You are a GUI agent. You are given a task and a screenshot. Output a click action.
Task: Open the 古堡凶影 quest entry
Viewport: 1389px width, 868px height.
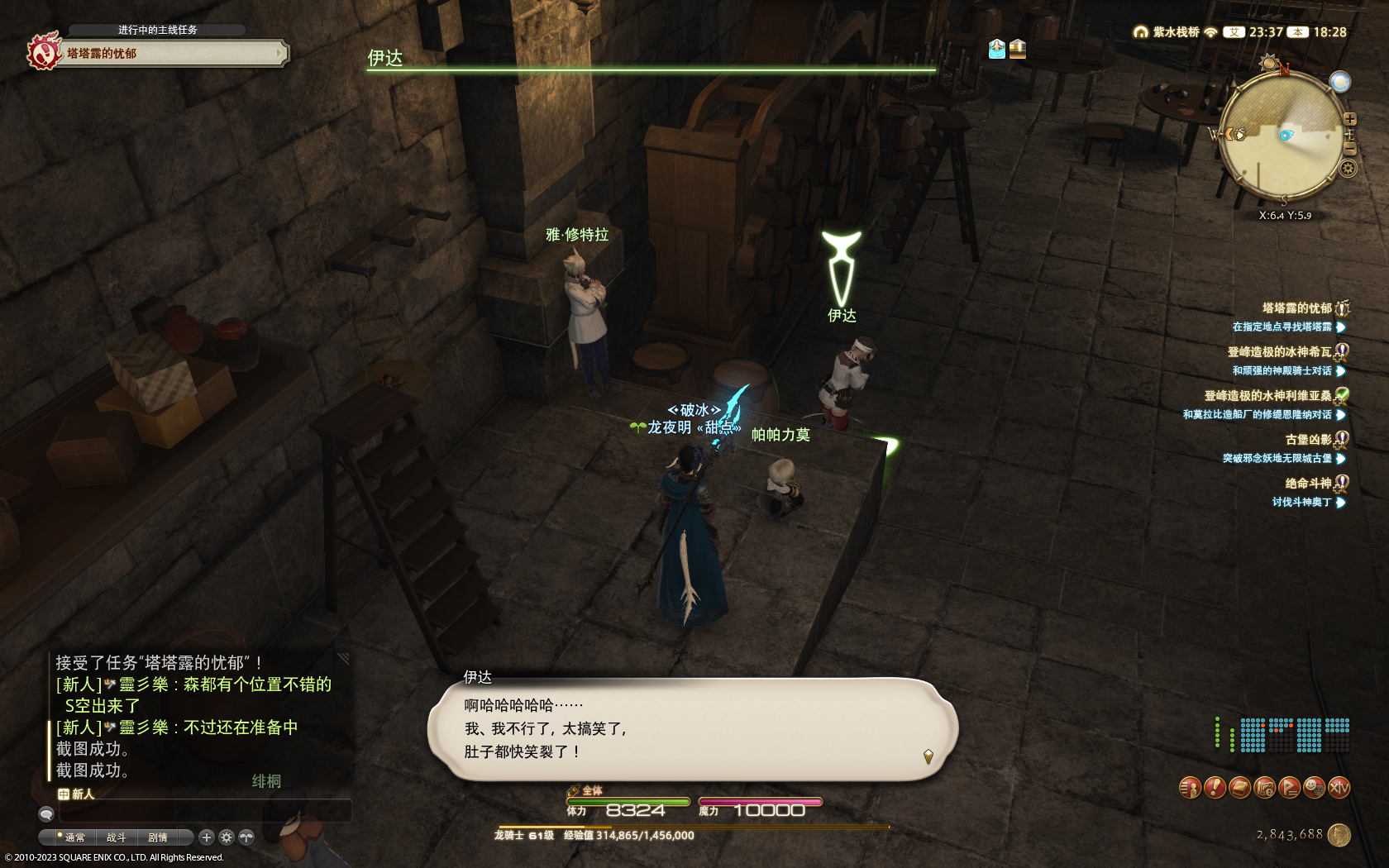1308,440
